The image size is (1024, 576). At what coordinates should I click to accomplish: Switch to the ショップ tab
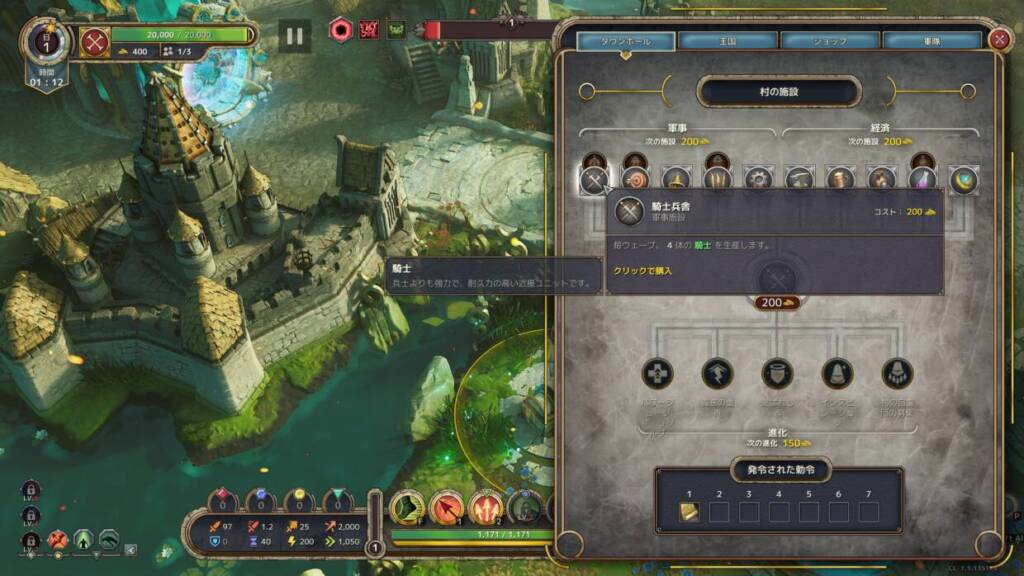tap(829, 41)
